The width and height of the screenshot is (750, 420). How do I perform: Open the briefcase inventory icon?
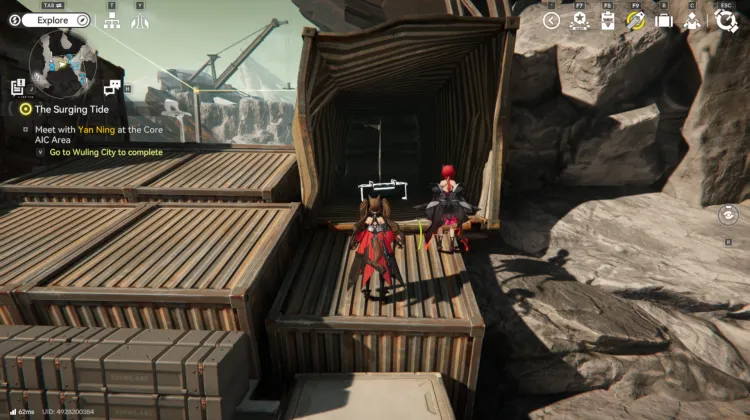pos(663,20)
